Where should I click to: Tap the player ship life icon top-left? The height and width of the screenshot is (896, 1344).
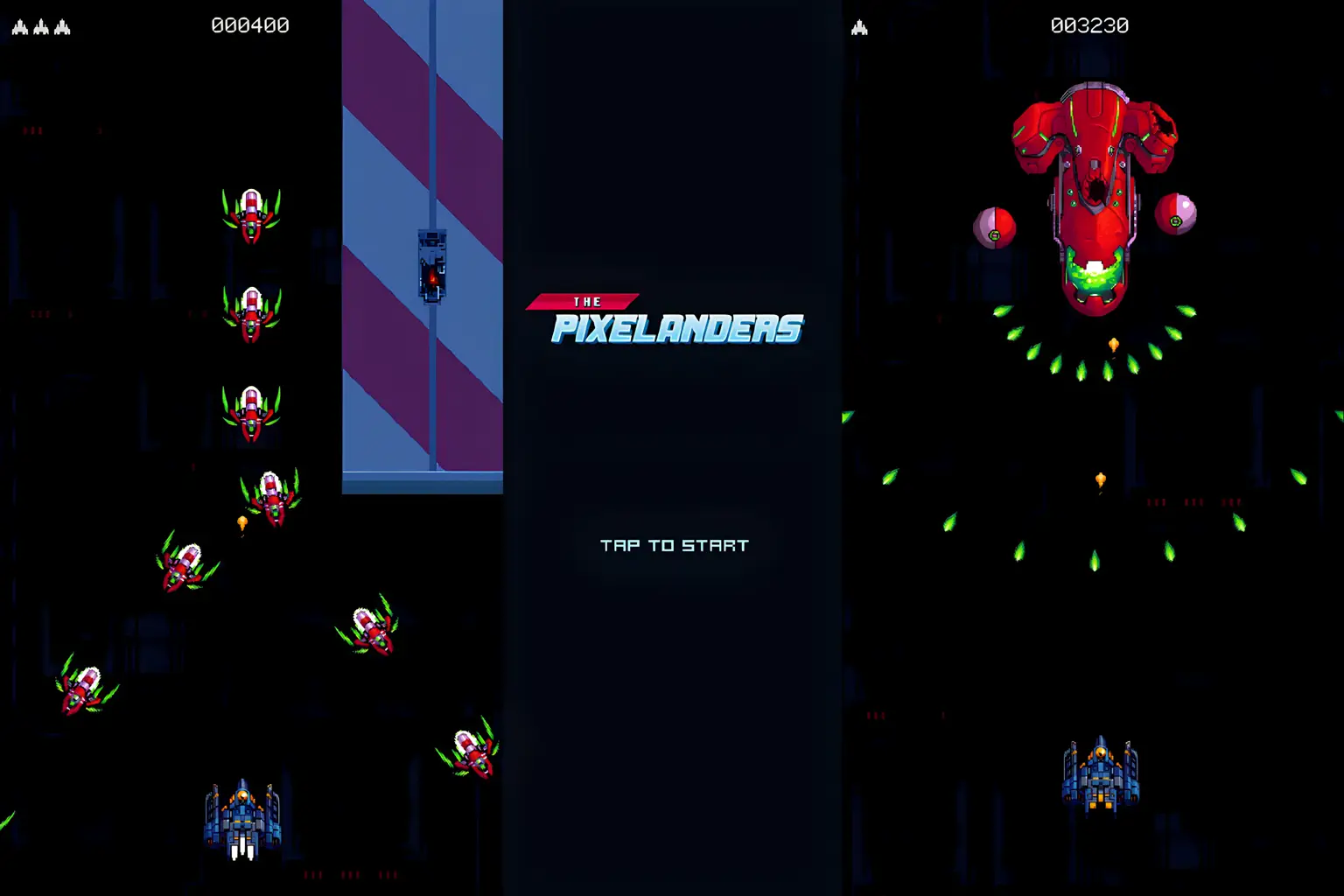click(19, 25)
